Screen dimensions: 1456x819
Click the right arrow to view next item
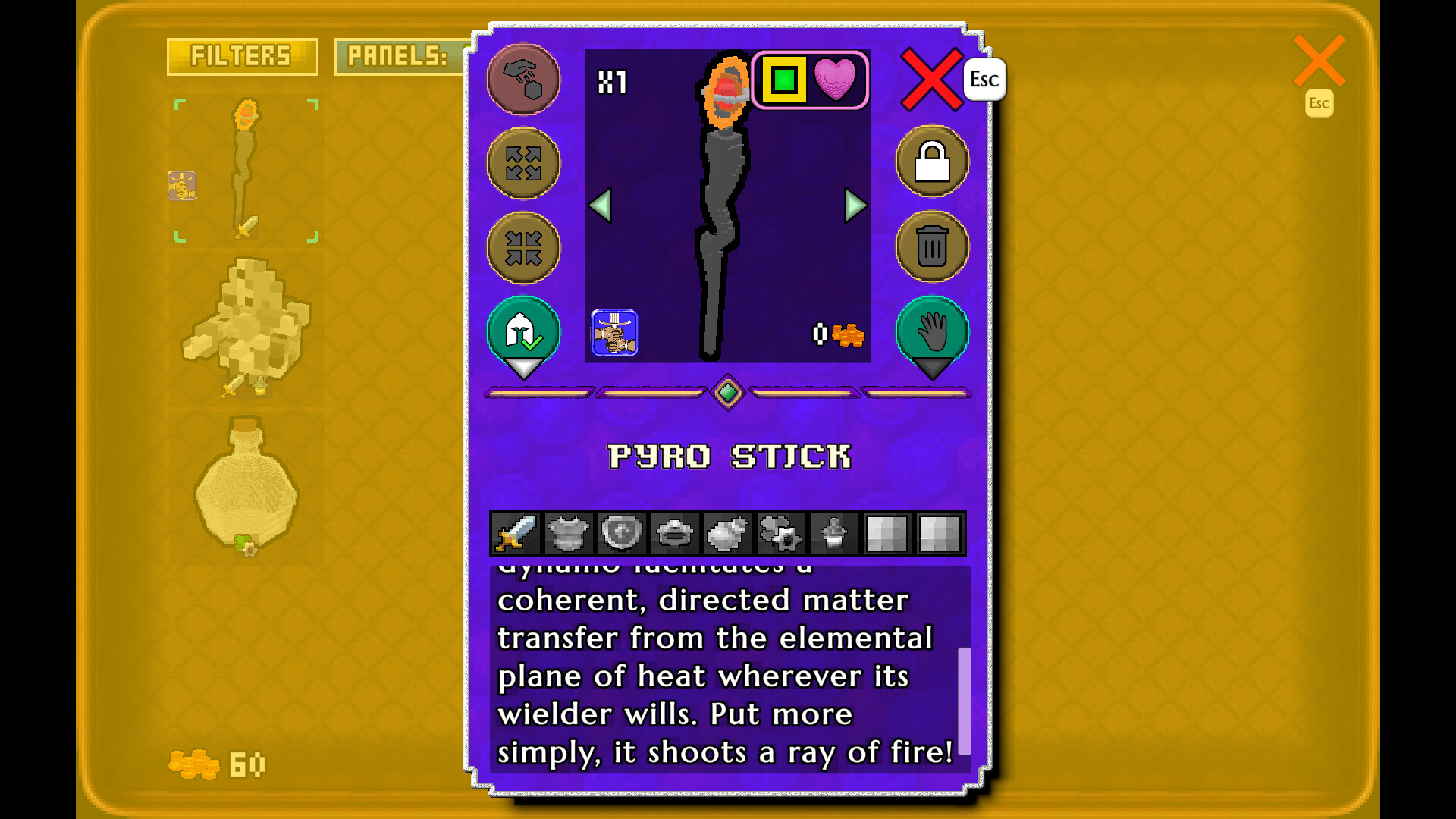[852, 206]
